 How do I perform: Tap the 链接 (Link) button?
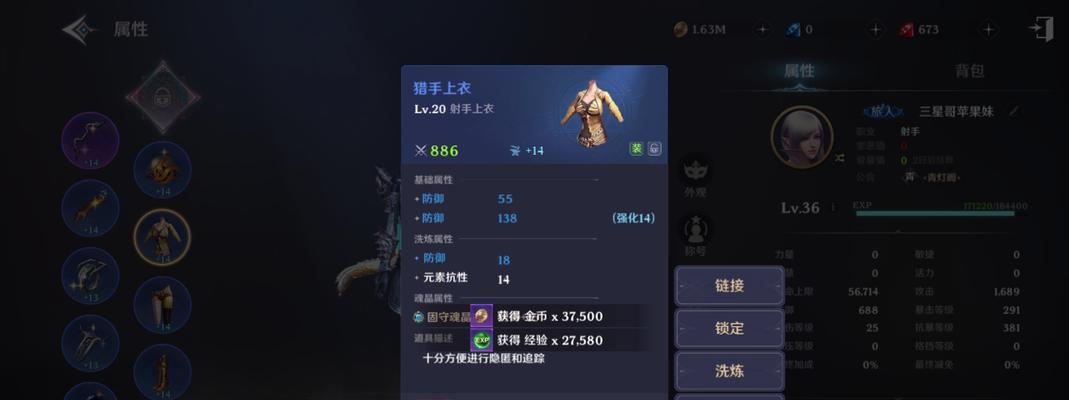coord(729,285)
